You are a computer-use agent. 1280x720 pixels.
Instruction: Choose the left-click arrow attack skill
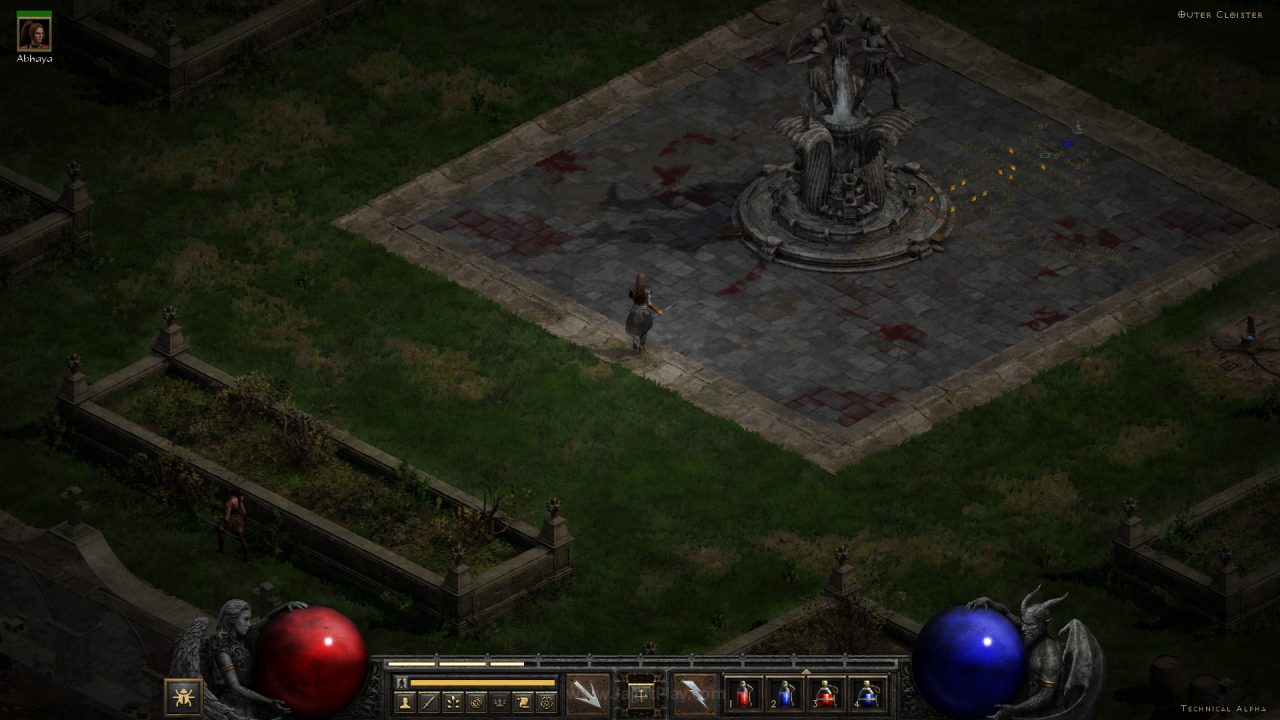point(587,694)
